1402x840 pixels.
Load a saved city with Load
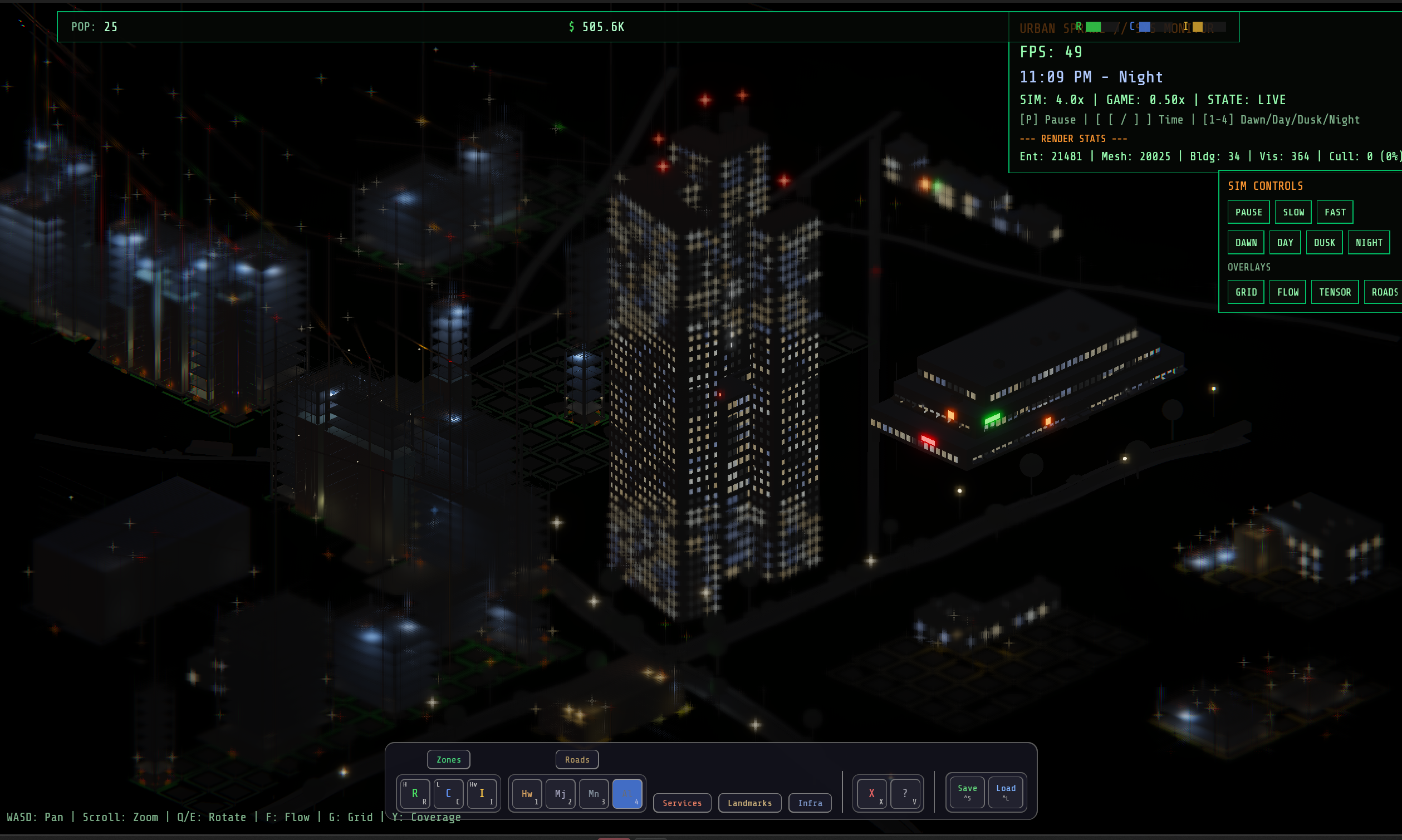pos(1005,792)
